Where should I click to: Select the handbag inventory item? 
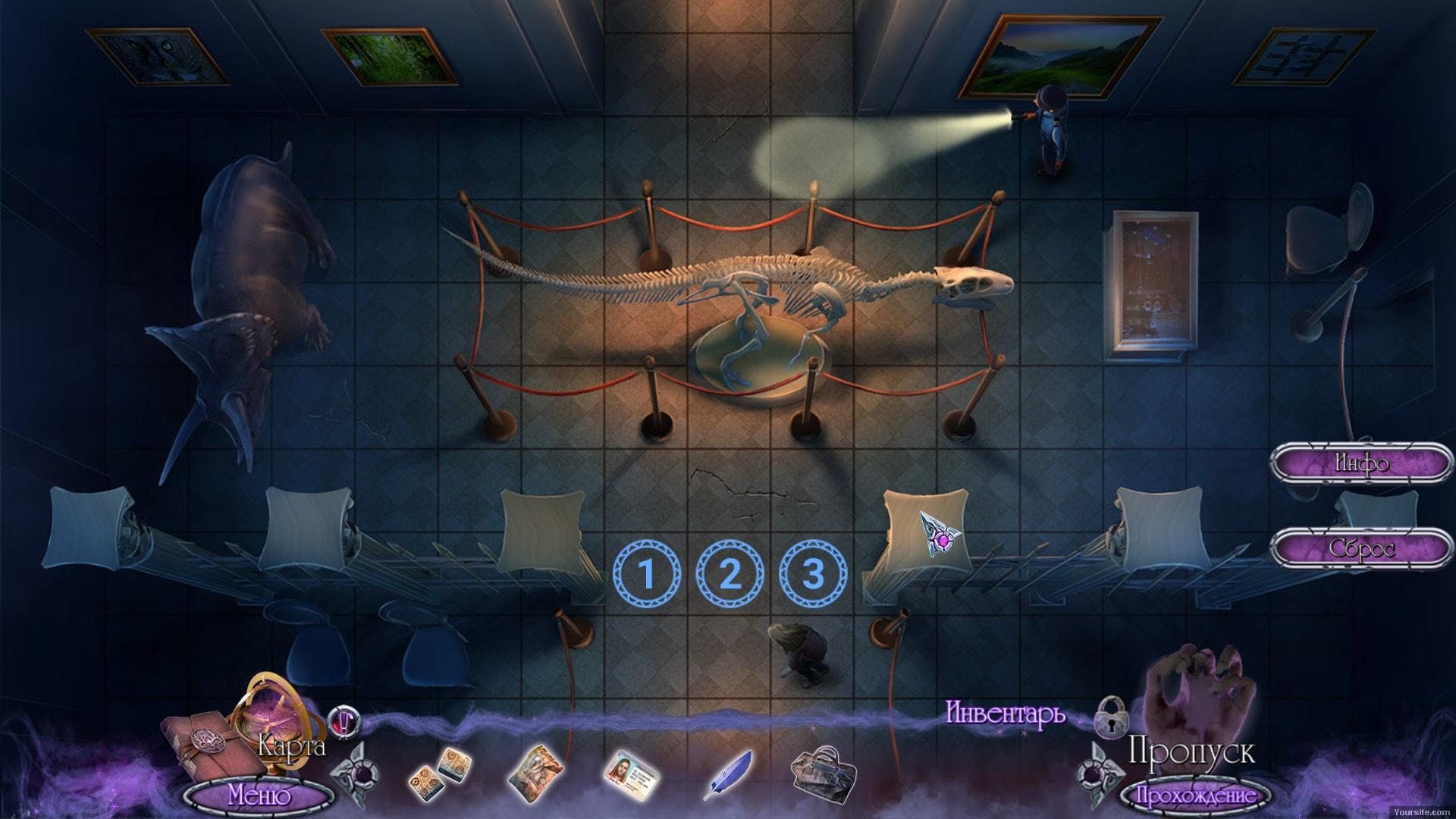pyautogui.click(x=823, y=775)
